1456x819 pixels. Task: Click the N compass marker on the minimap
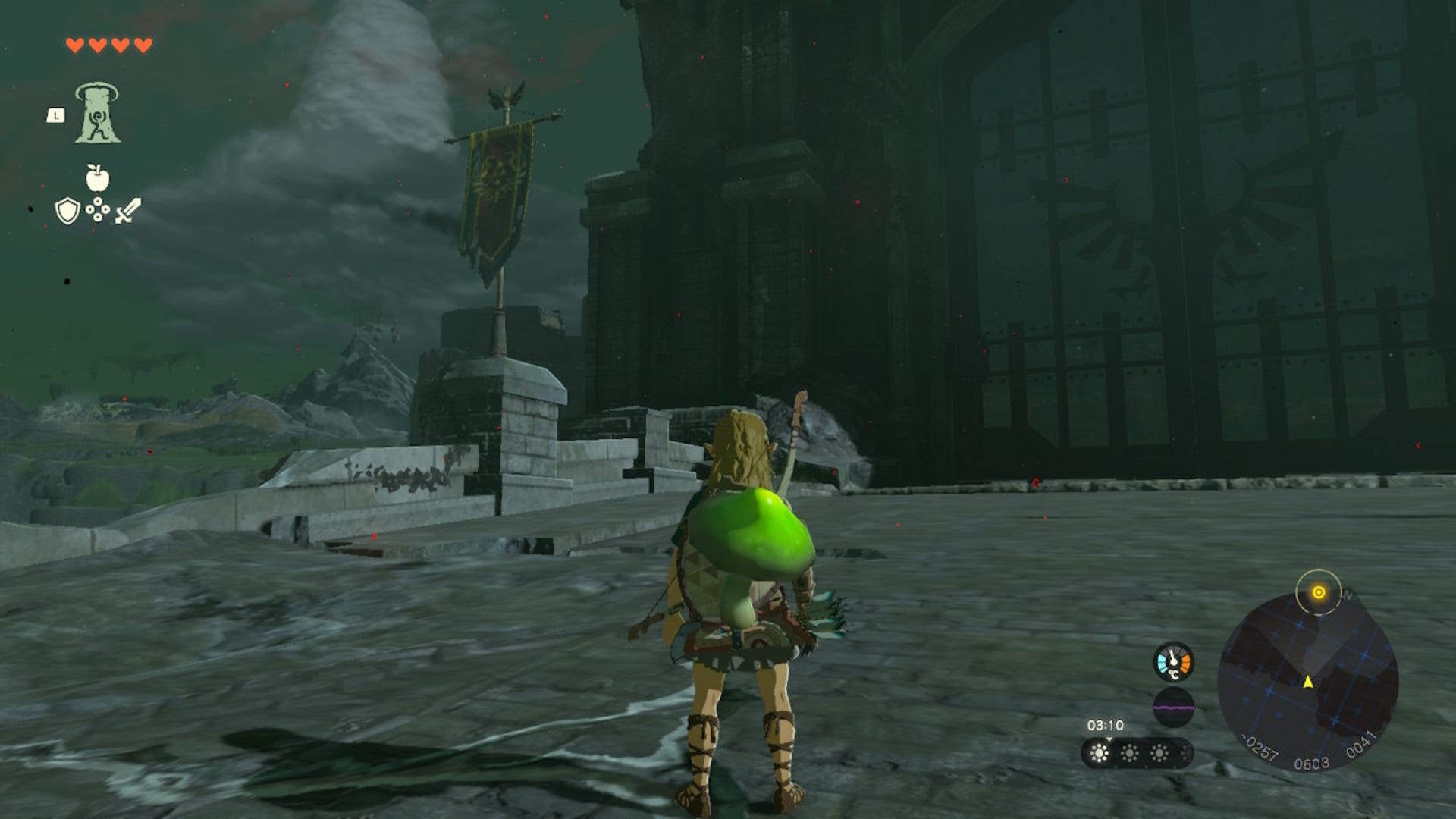click(1348, 595)
